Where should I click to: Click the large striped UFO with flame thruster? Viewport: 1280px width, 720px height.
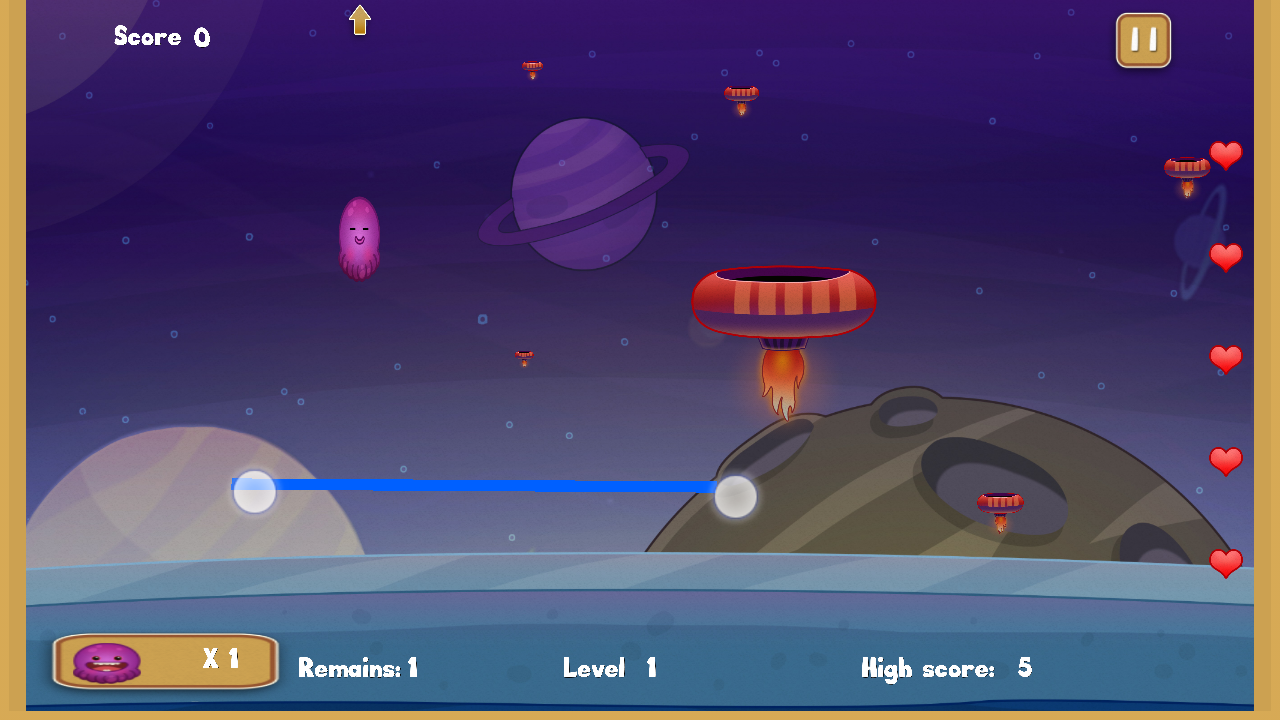783,300
